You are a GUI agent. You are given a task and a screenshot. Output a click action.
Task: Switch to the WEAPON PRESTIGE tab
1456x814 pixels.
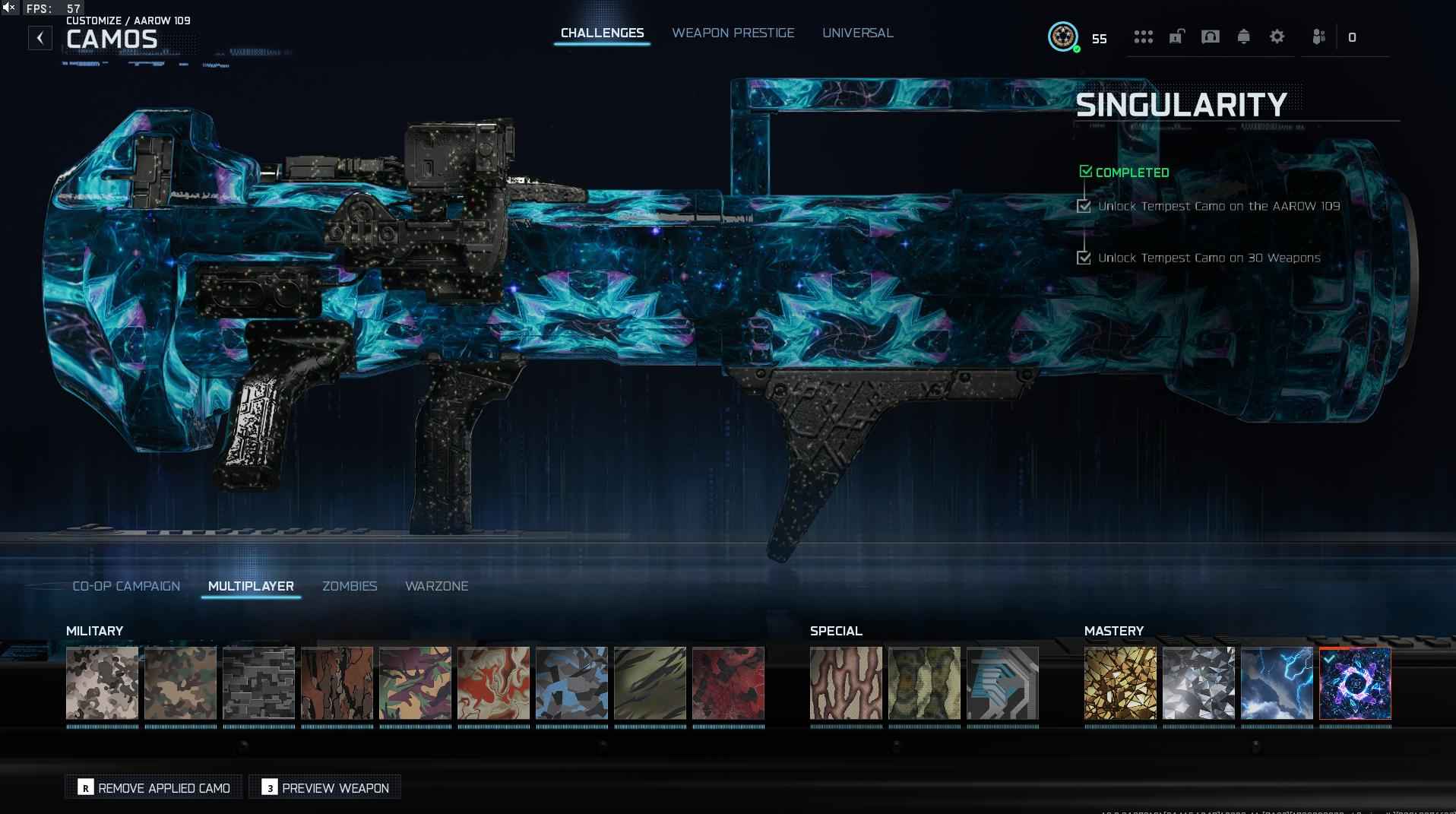[733, 33]
